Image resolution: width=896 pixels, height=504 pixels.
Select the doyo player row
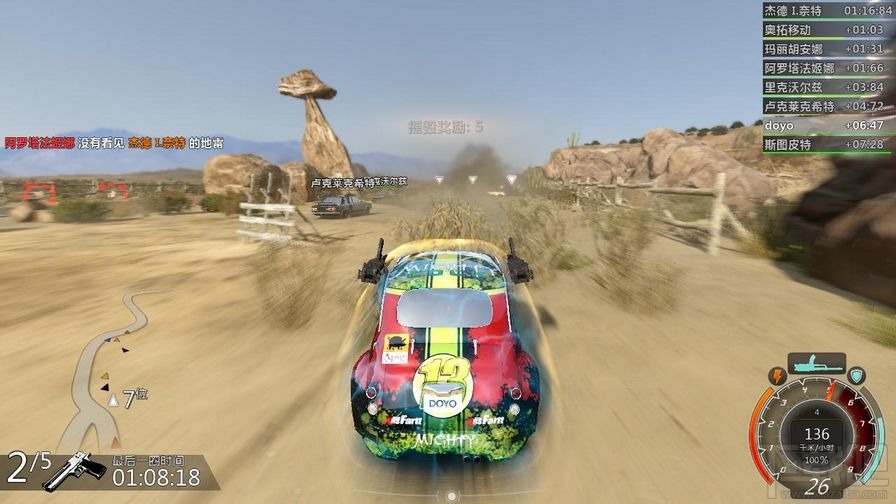click(823, 125)
